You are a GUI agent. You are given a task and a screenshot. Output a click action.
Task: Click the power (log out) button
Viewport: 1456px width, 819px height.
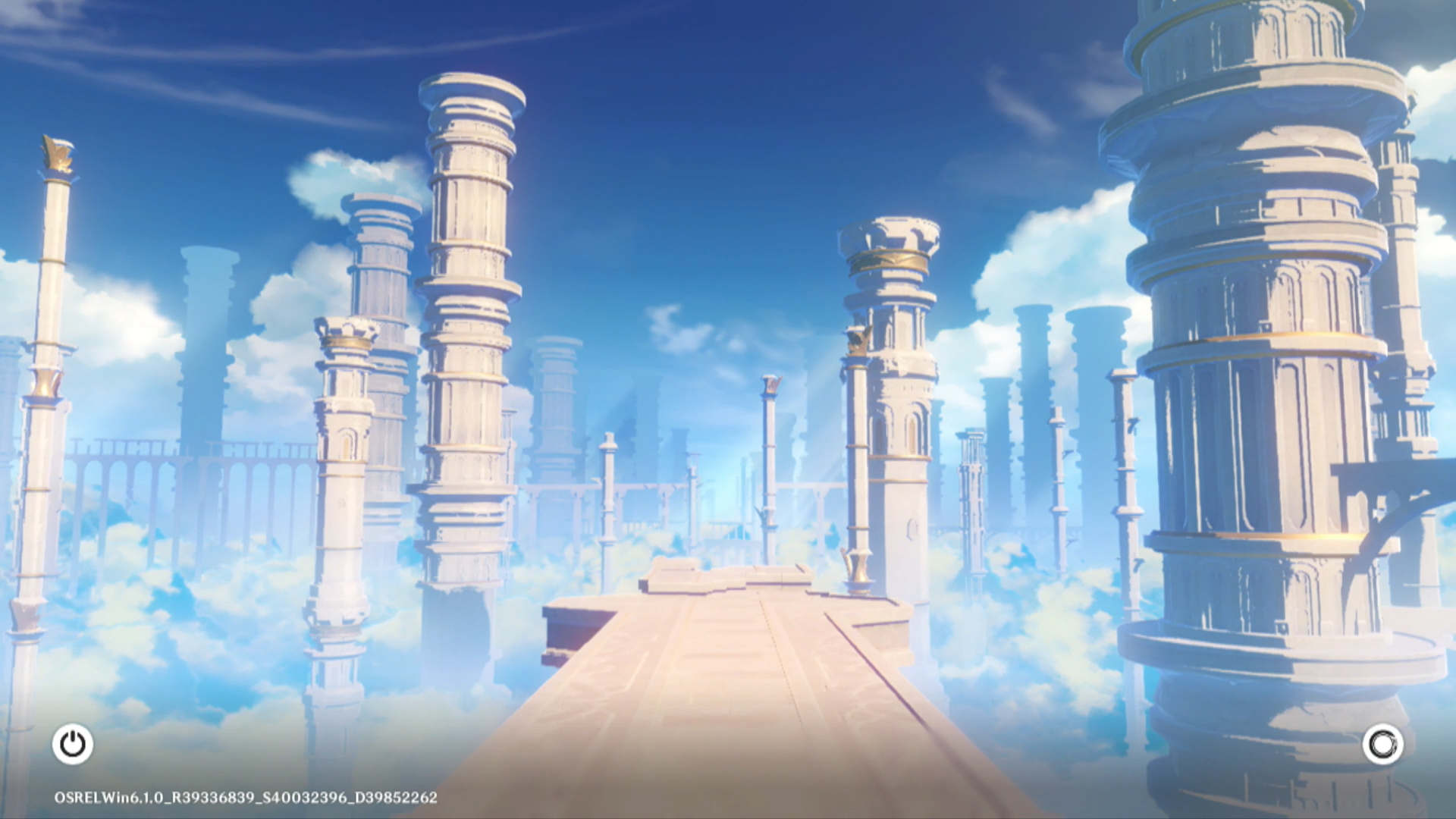coord(73,744)
